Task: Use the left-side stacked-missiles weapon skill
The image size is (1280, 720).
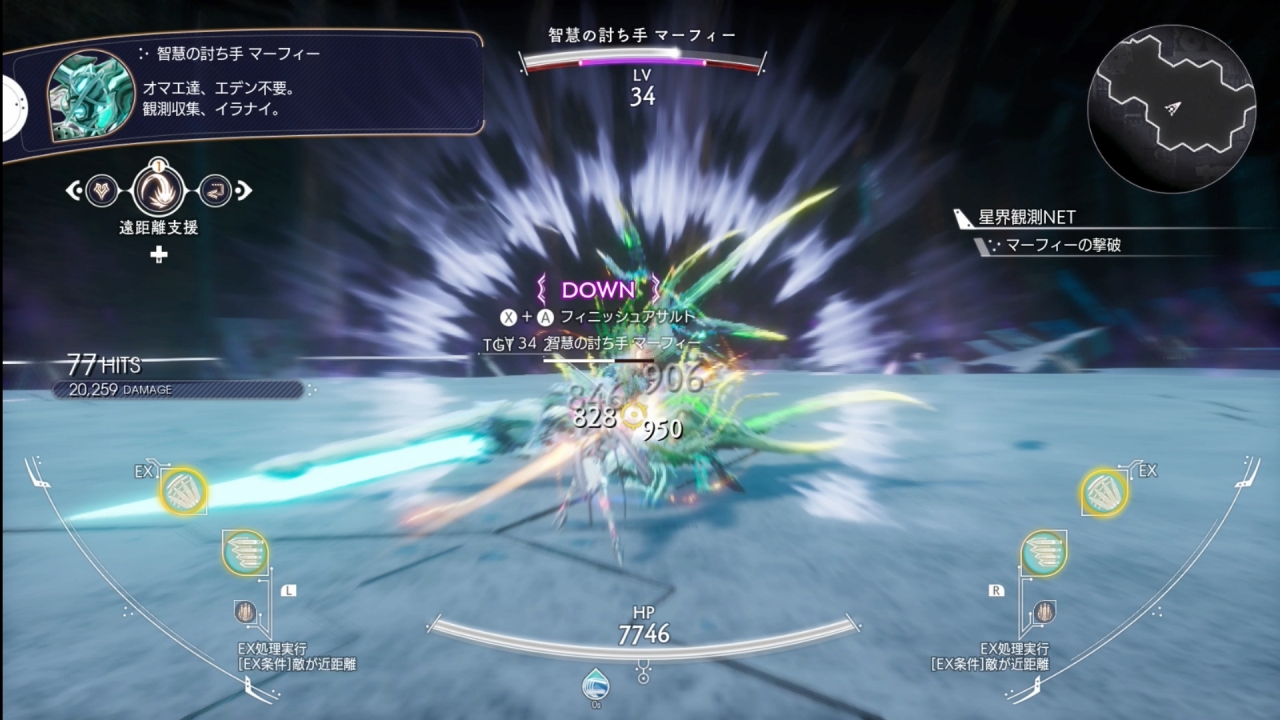Action: (x=245, y=553)
